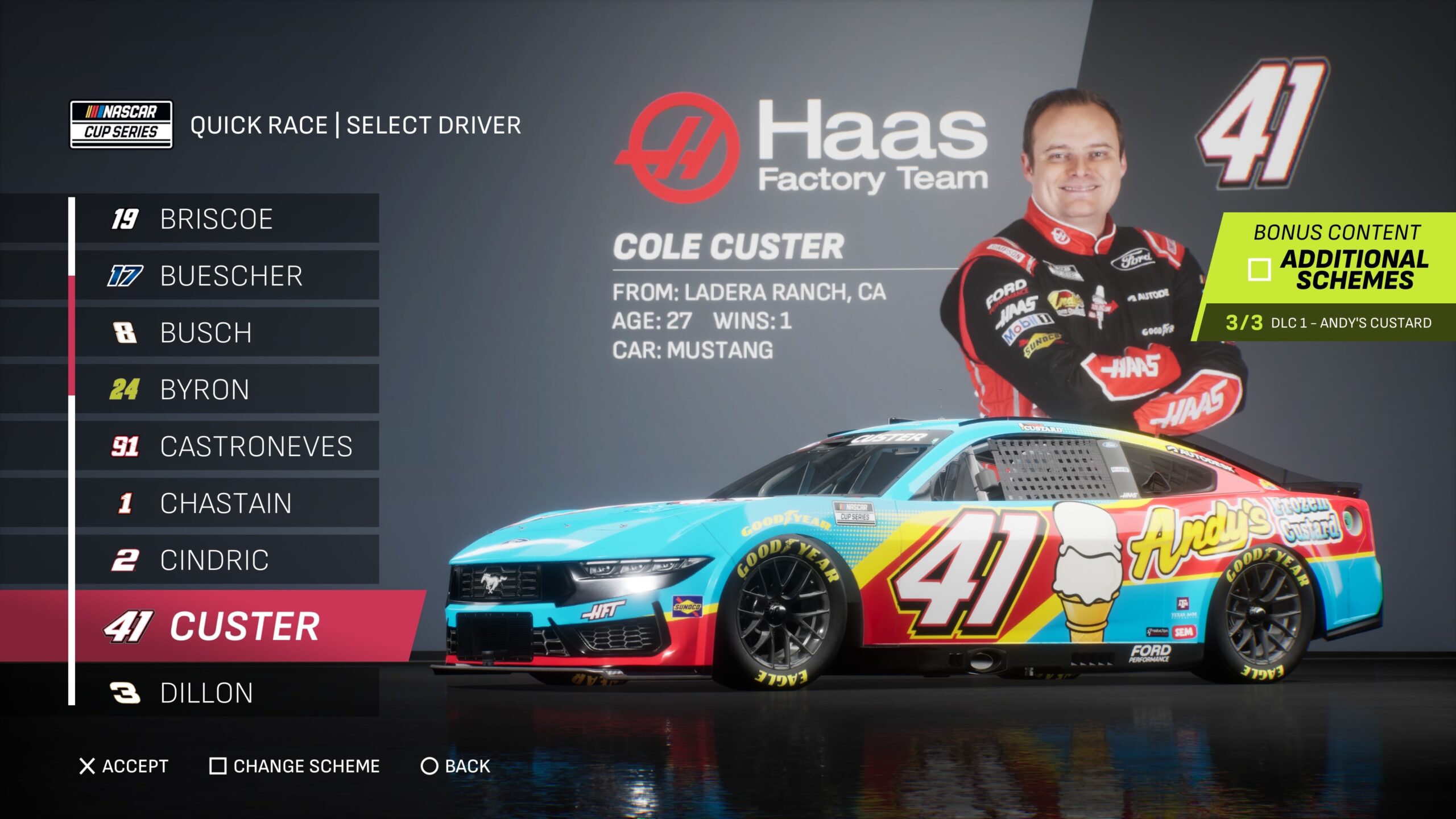Click the driver list scrollbar
The height and width of the screenshot is (819, 1456).
coord(72,336)
